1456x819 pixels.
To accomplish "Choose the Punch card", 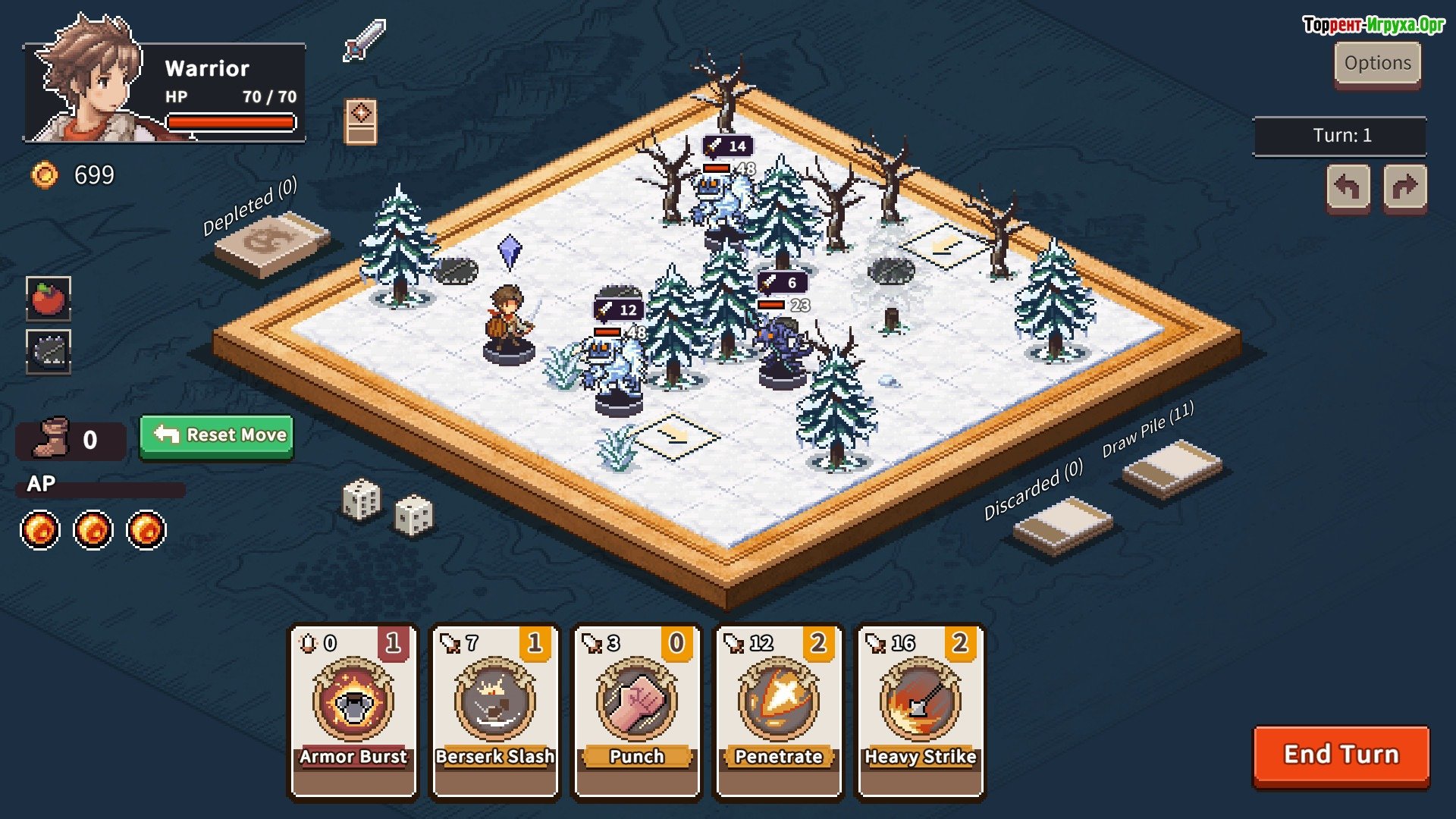I will coord(637,711).
